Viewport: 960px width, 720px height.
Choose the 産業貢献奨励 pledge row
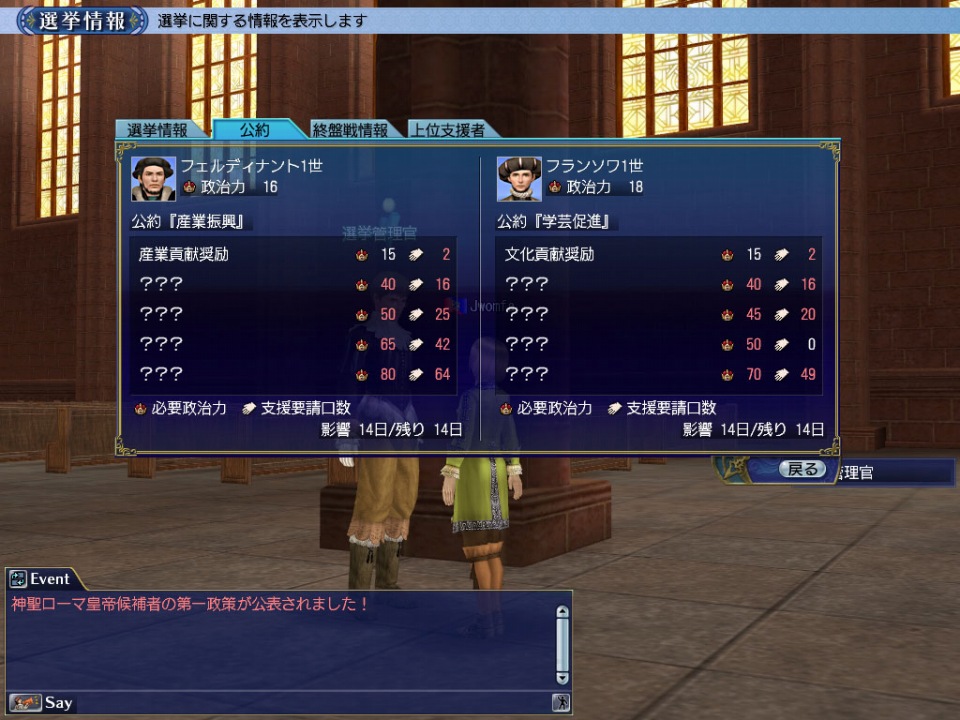(x=293, y=255)
